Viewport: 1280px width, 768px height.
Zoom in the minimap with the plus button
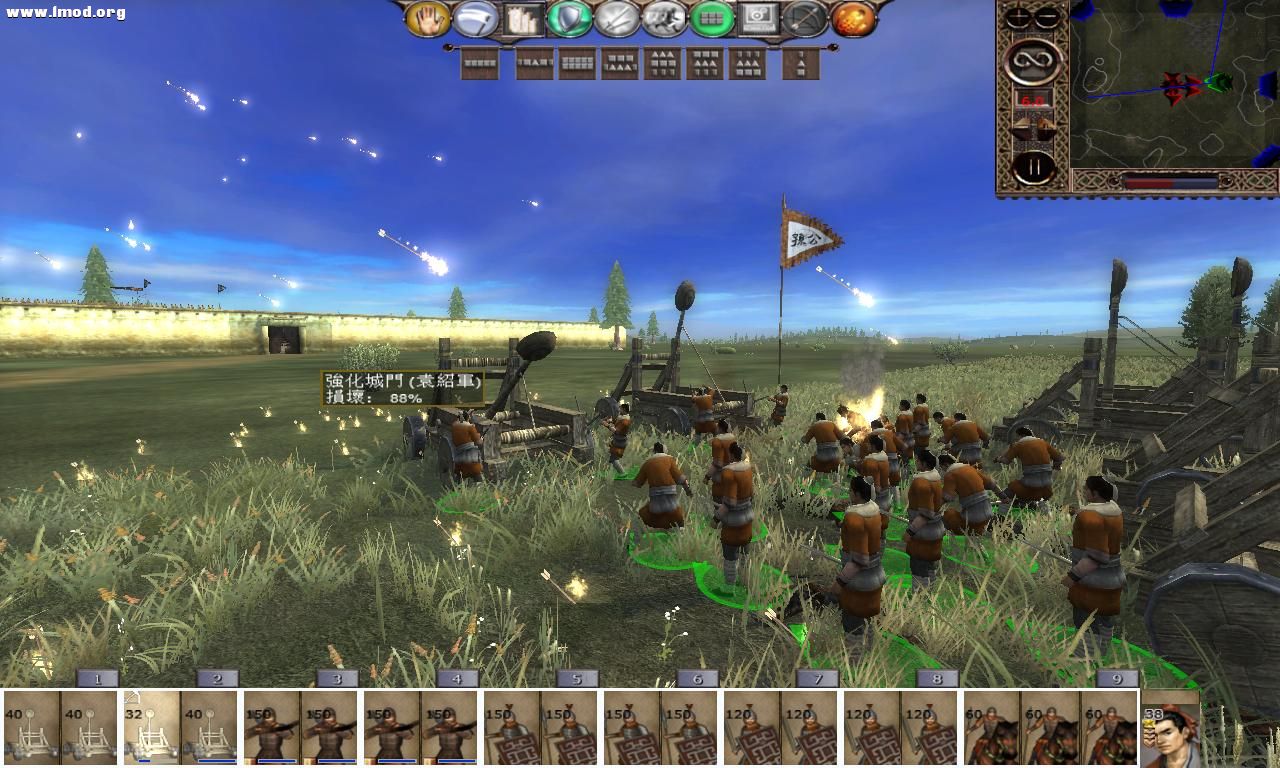click(x=1017, y=15)
